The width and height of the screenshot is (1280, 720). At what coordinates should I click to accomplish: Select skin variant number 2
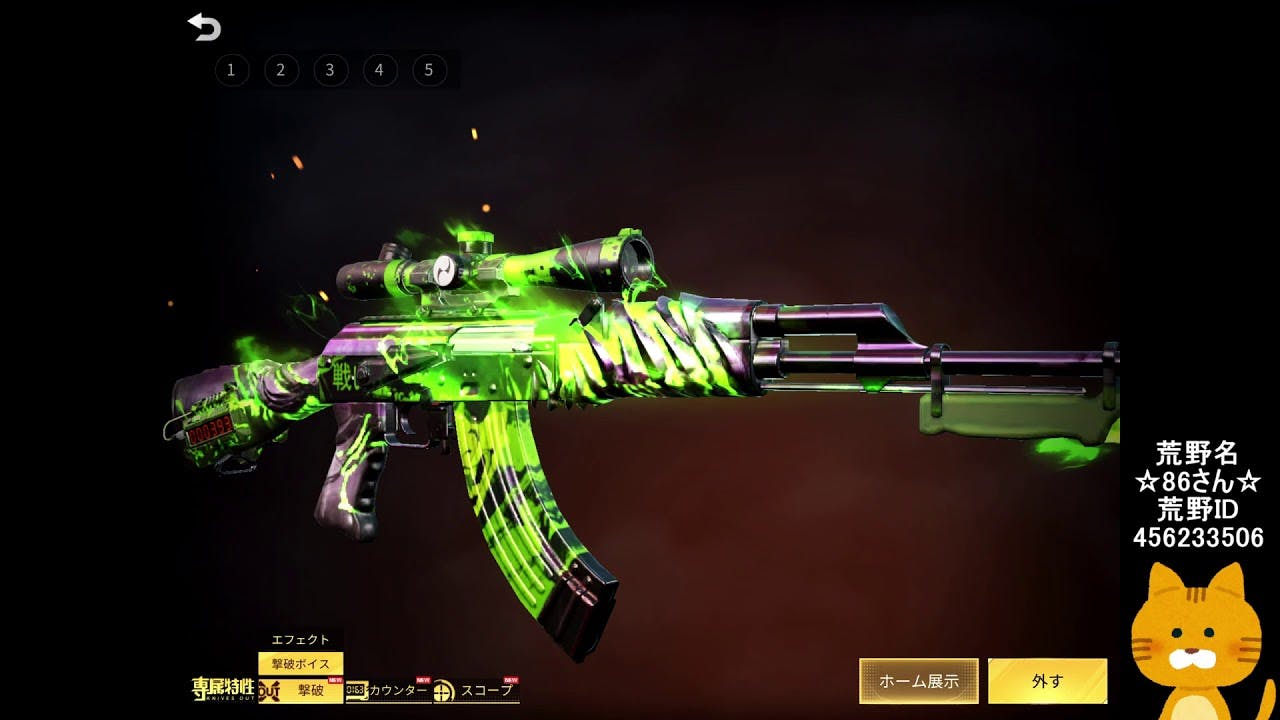coord(281,70)
